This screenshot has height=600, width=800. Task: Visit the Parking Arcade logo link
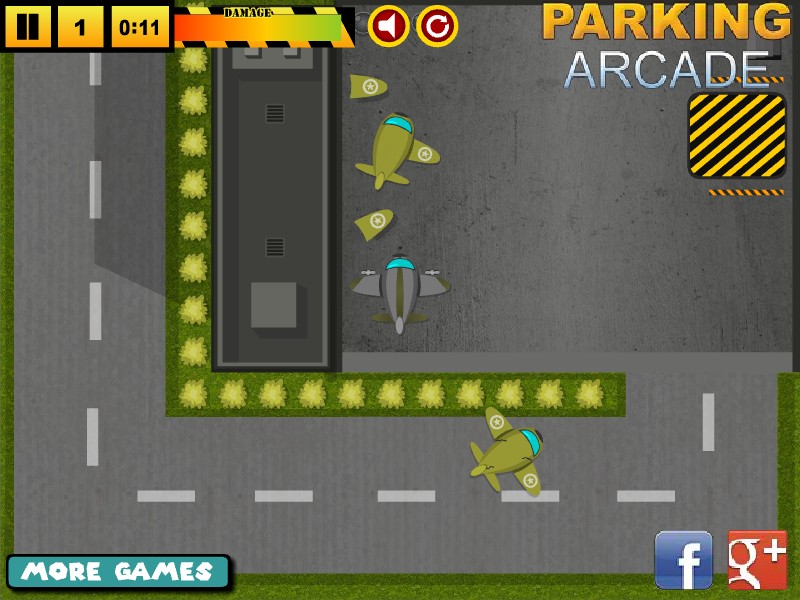(x=666, y=45)
